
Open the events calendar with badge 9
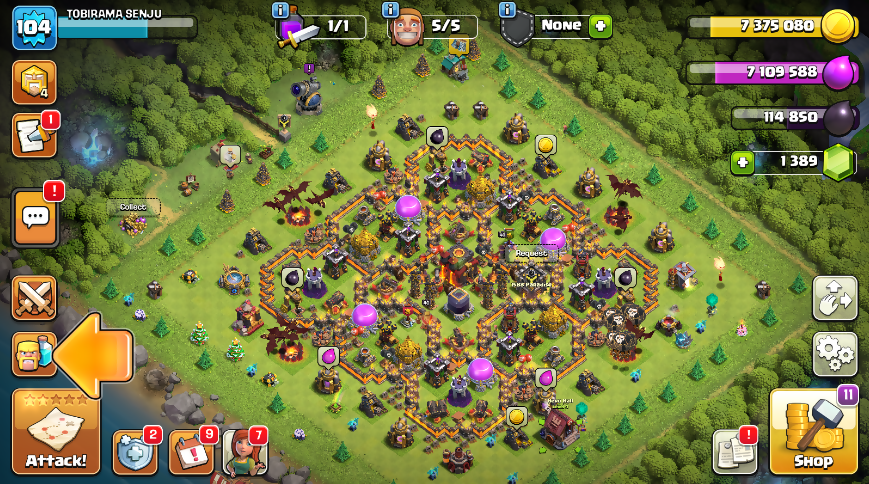click(191, 452)
